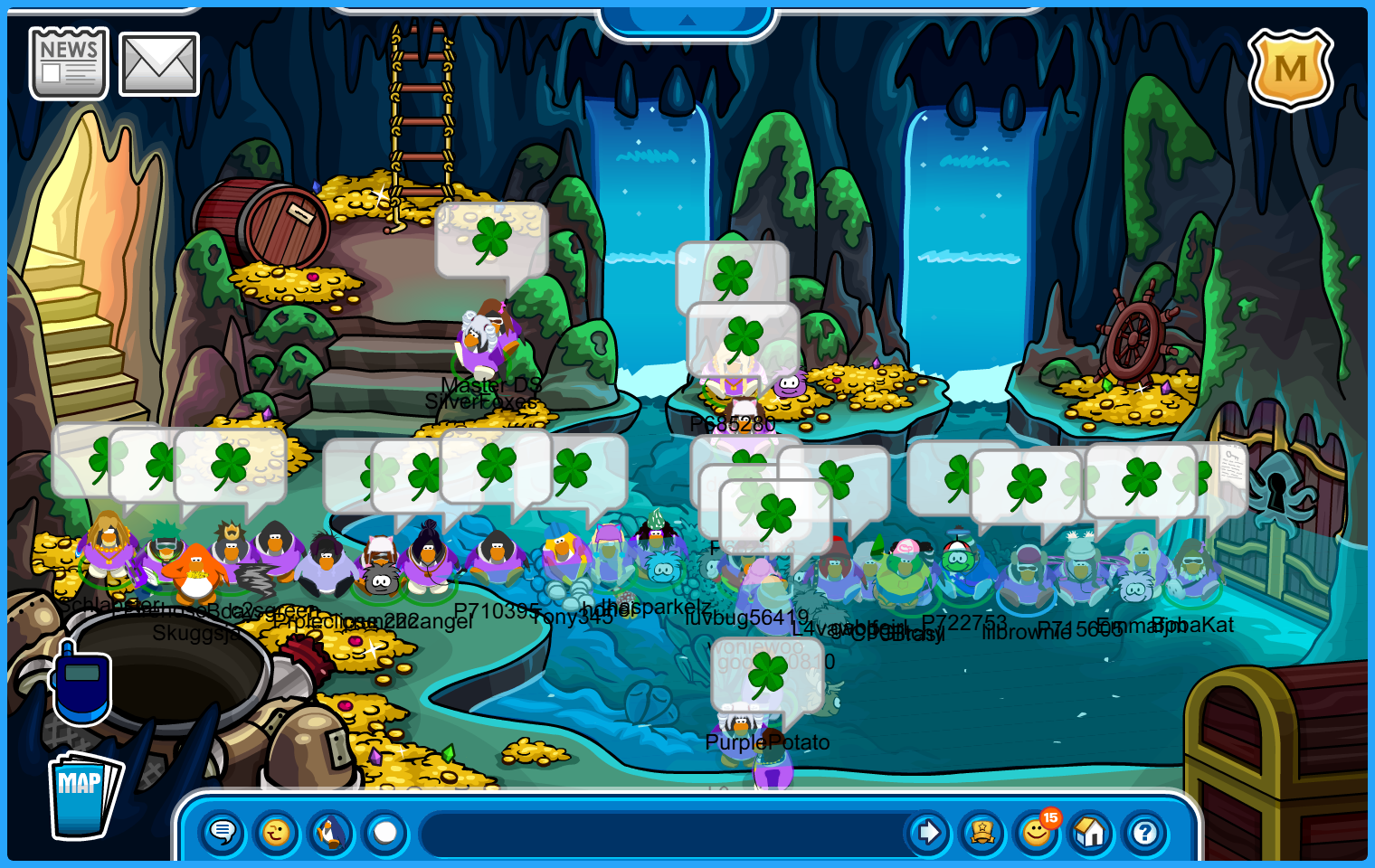Send the chat message with arrow button
The image size is (1375, 868).
coord(928,832)
